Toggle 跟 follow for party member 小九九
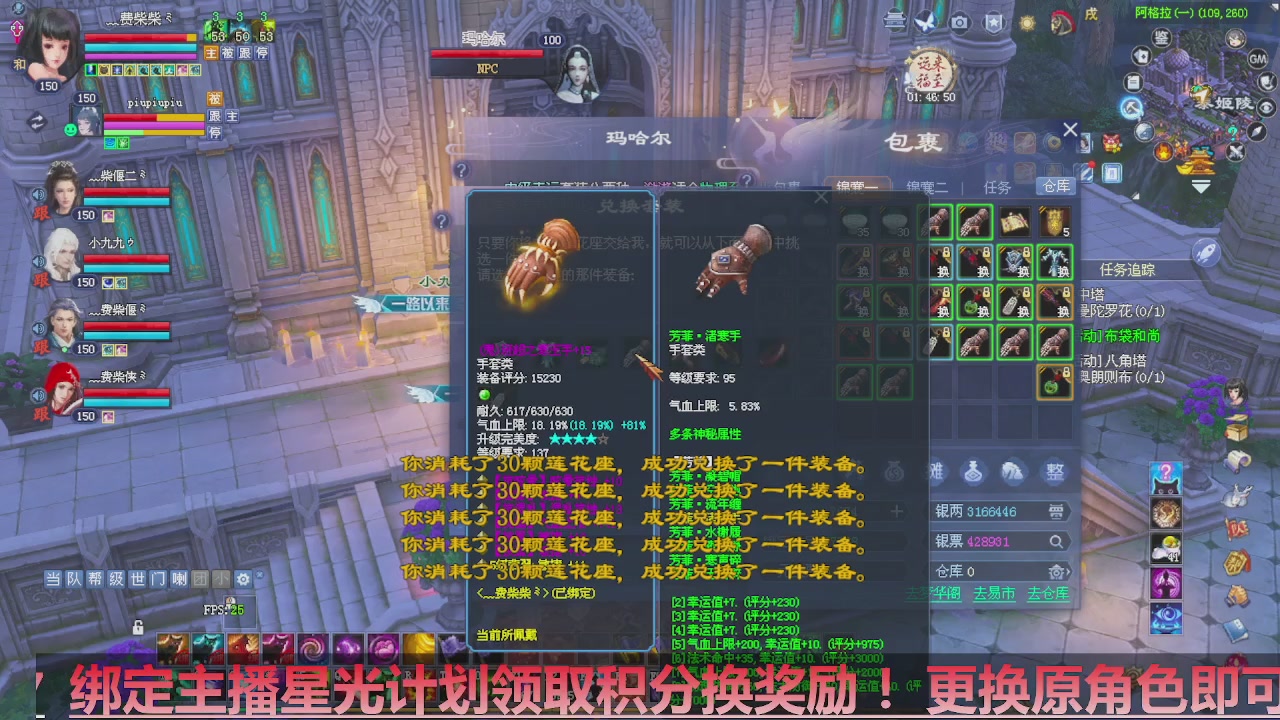This screenshot has width=1280, height=720. pyautogui.click(x=41, y=279)
